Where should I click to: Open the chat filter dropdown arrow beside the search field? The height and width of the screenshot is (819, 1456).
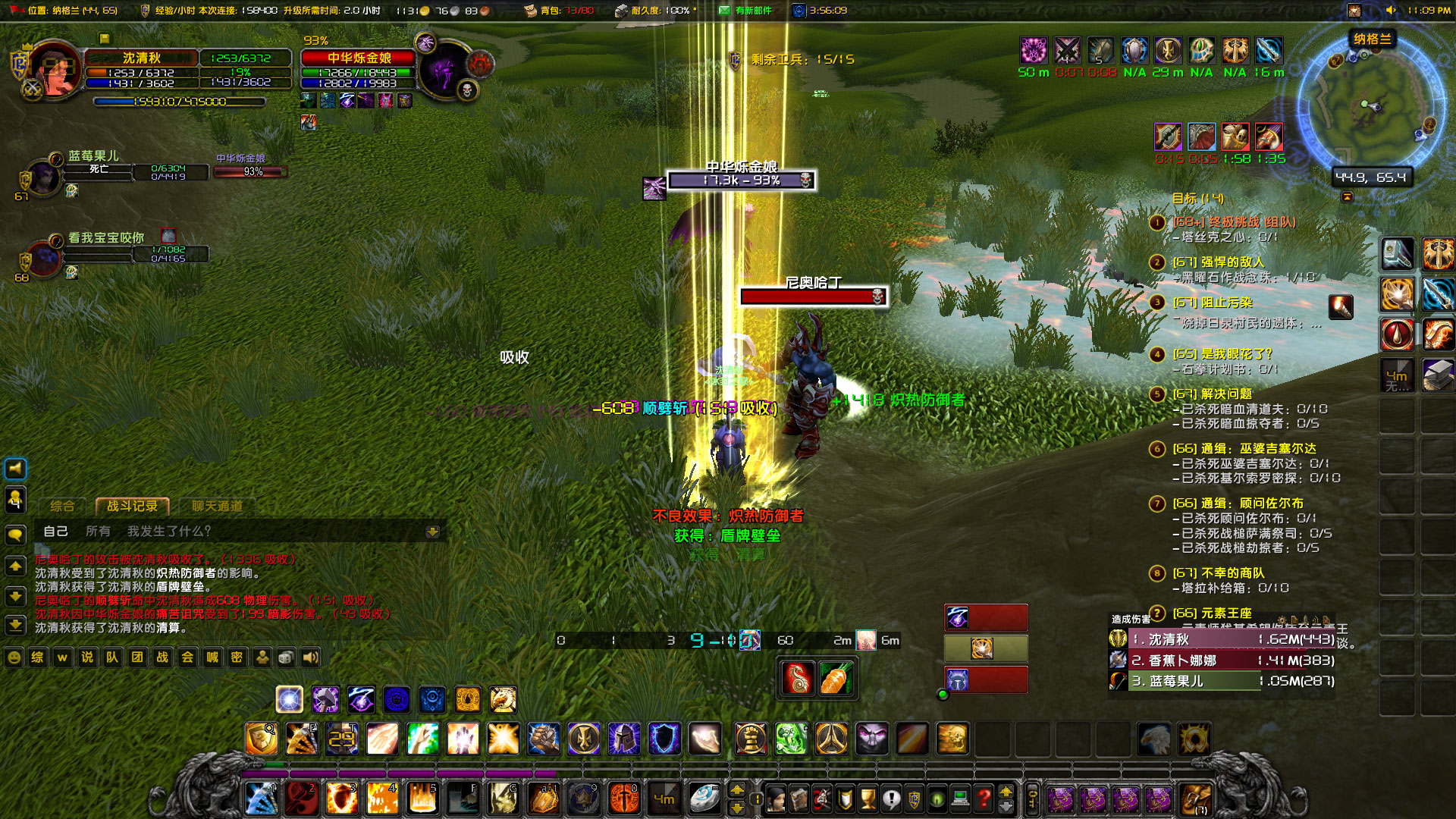click(433, 532)
